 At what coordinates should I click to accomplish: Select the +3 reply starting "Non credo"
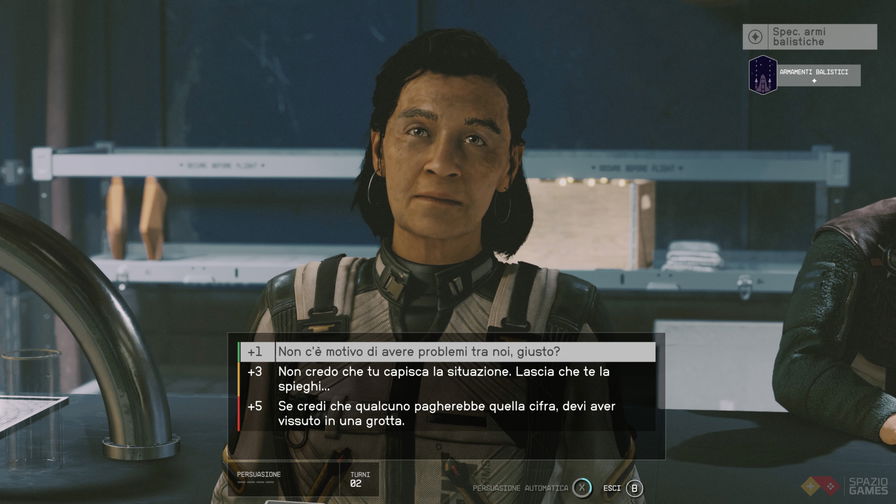[447, 378]
